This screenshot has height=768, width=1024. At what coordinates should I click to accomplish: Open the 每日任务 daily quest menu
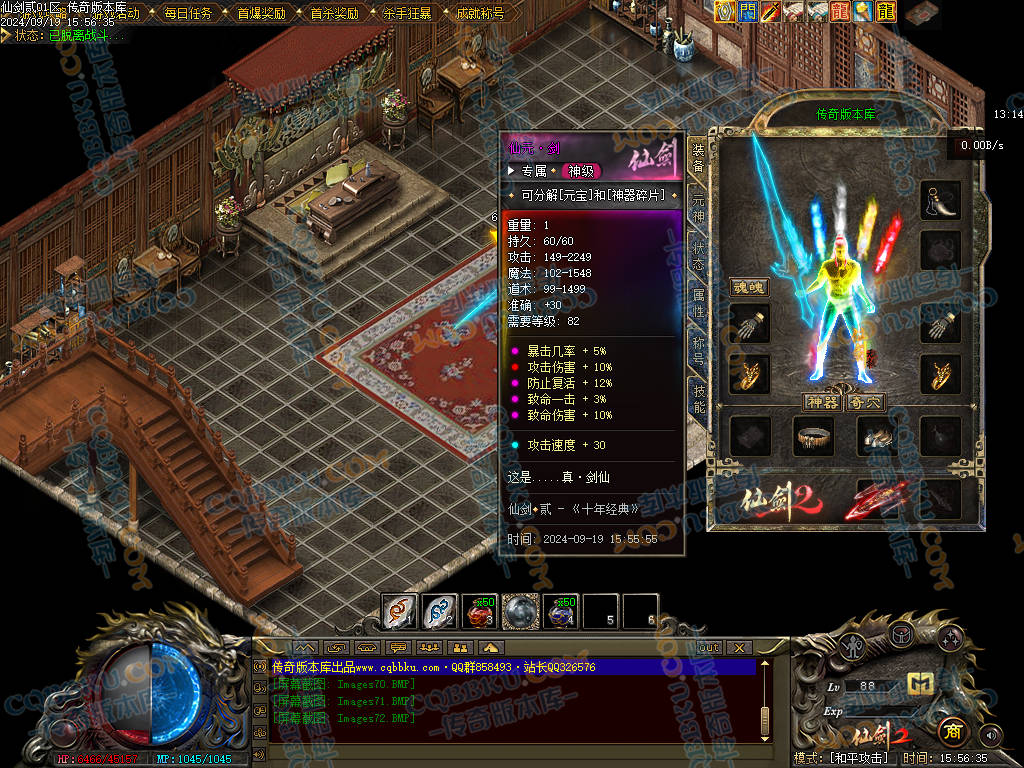point(188,14)
